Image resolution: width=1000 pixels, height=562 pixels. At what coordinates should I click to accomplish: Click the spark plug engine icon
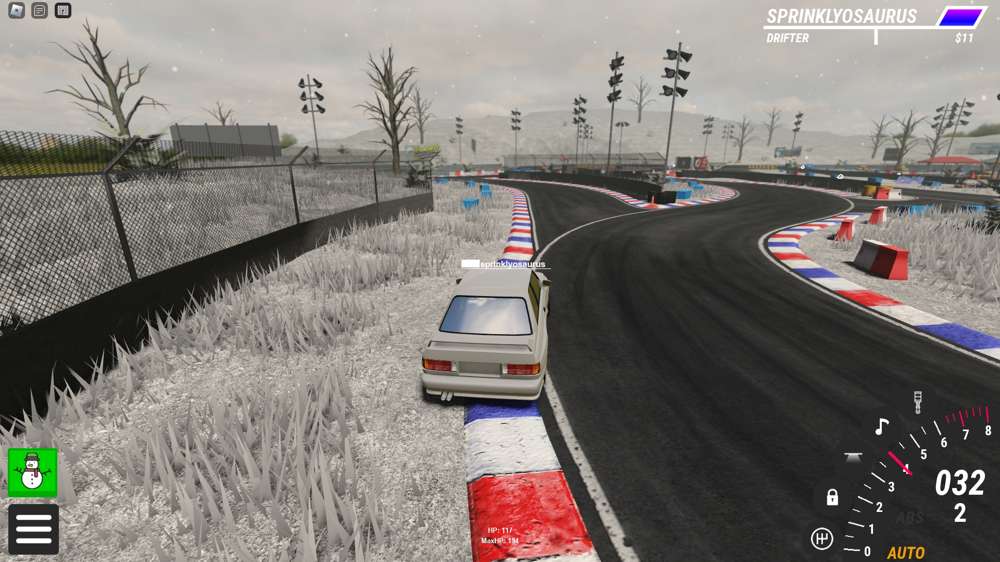pyautogui.click(x=918, y=403)
